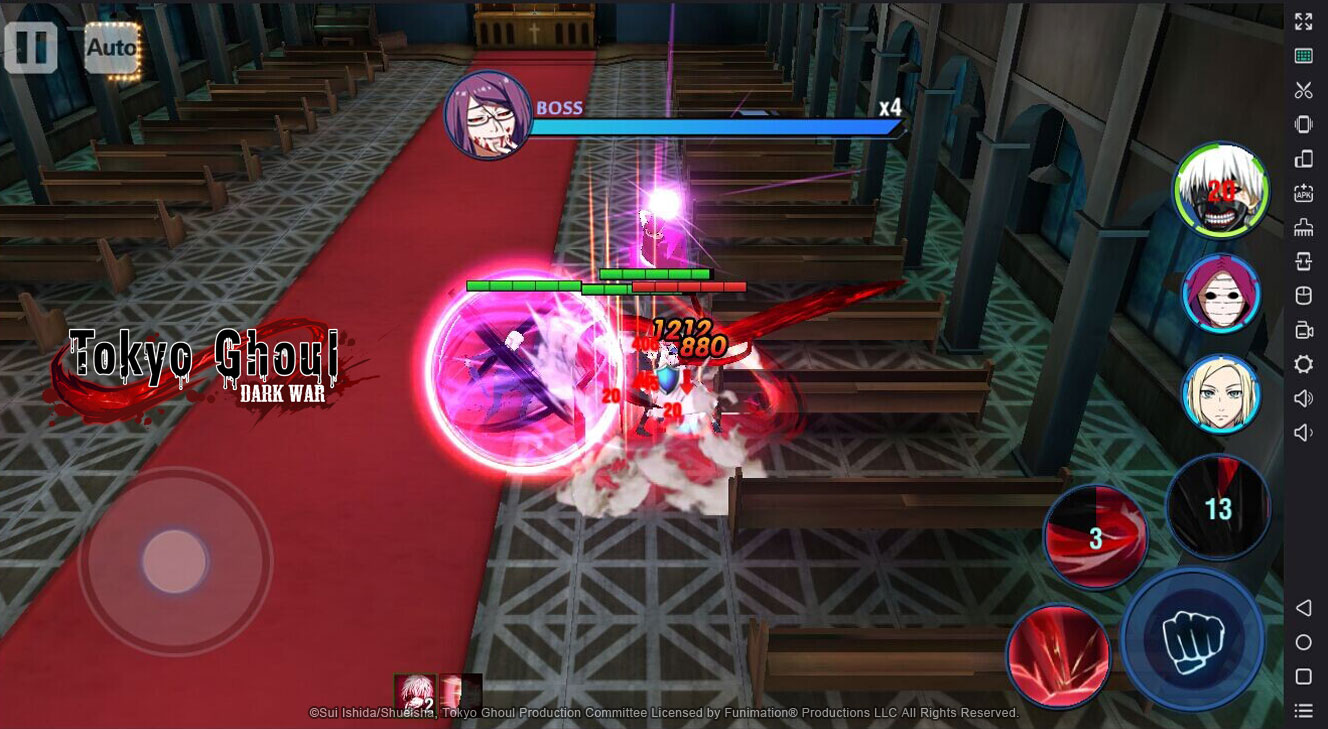Select the white-haired masked character portrait
Image resolution: width=1328 pixels, height=729 pixels.
tap(1220, 191)
